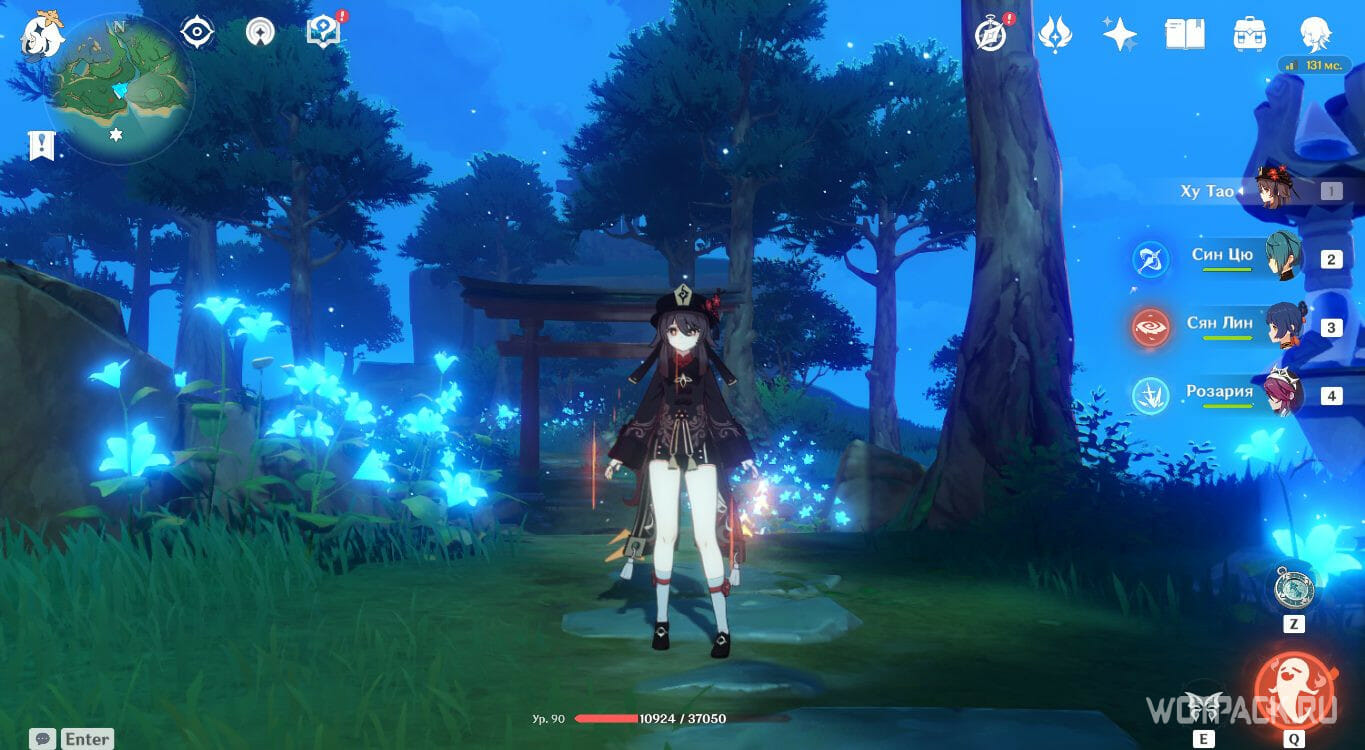The height and width of the screenshot is (750, 1365).
Task: Open the Adventurer Handbook book icon
Action: point(1185,32)
